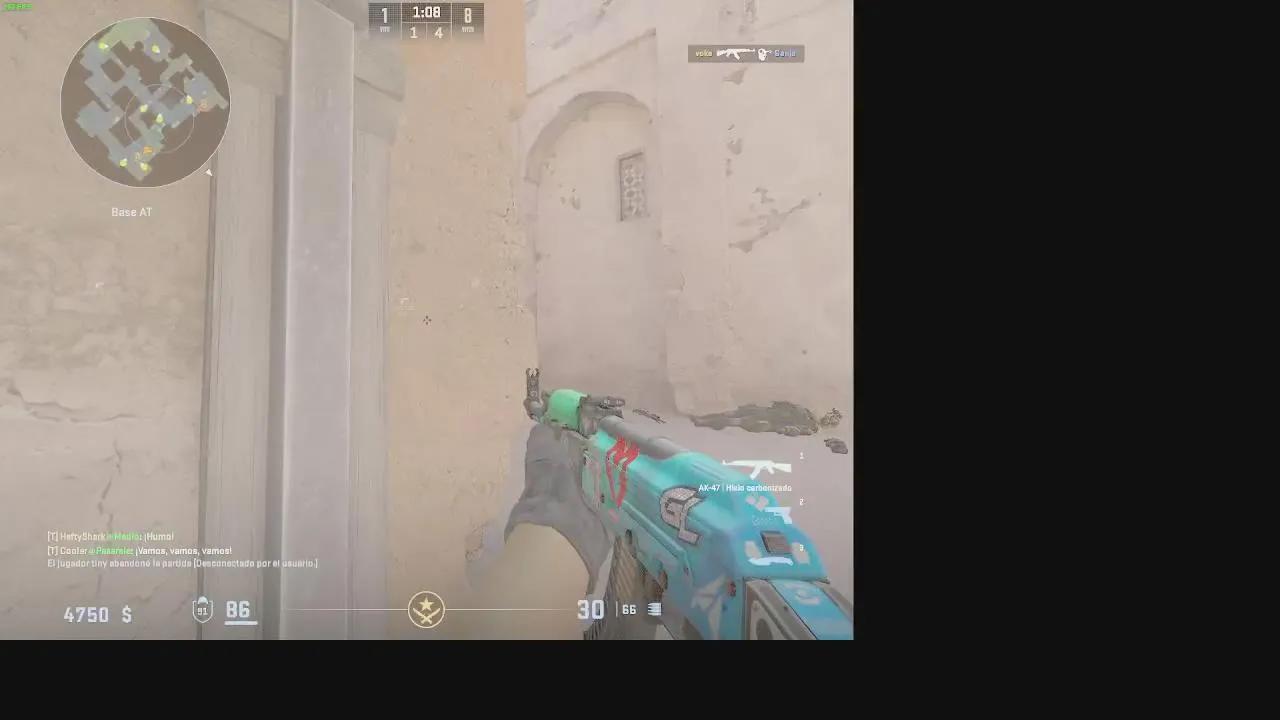Select the AK-47 in weapon slot 1
Image resolution: width=1280 pixels, height=720 pixels.
762,467
